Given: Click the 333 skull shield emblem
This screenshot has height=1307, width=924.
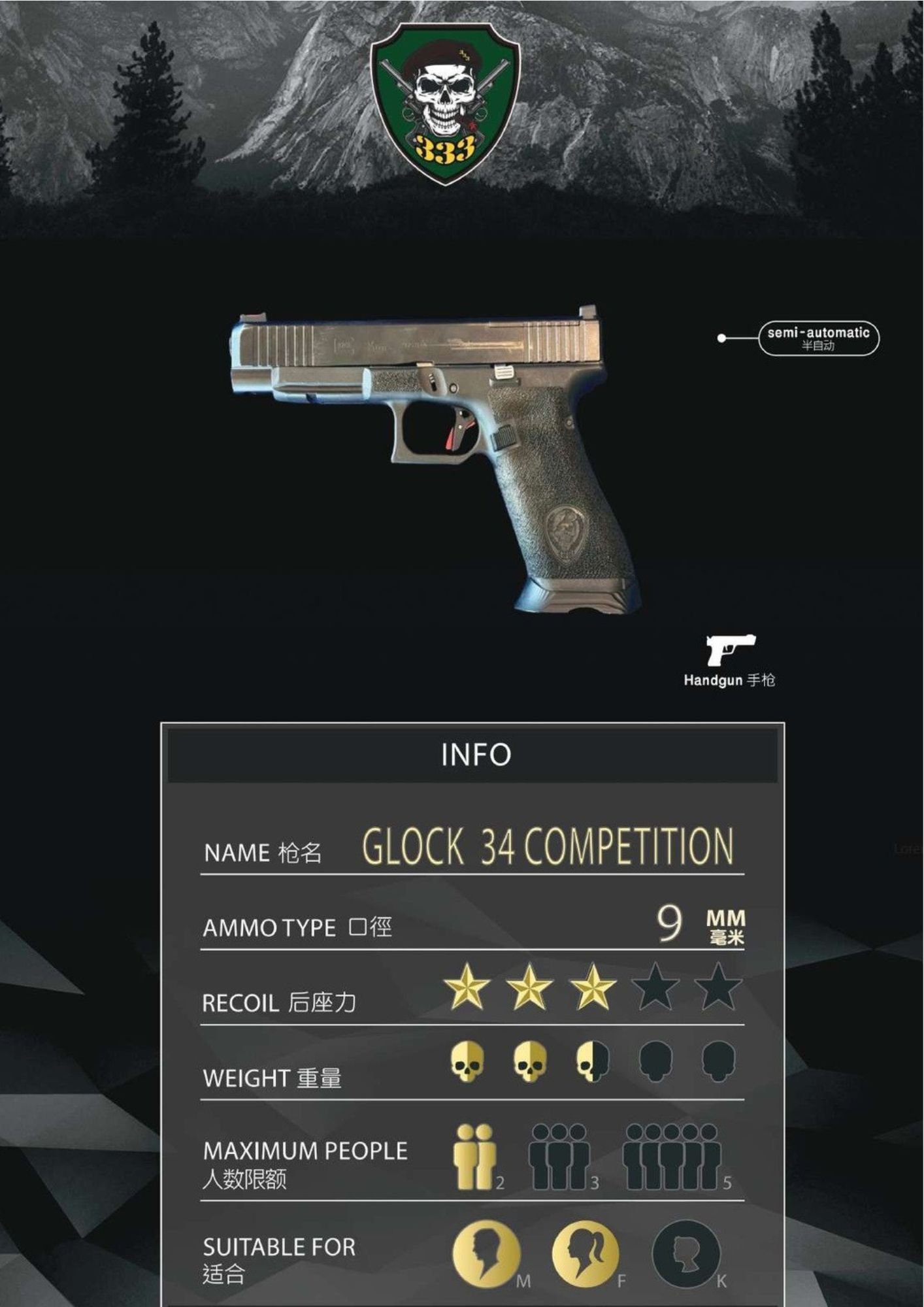Looking at the screenshot, I should (x=445, y=103).
